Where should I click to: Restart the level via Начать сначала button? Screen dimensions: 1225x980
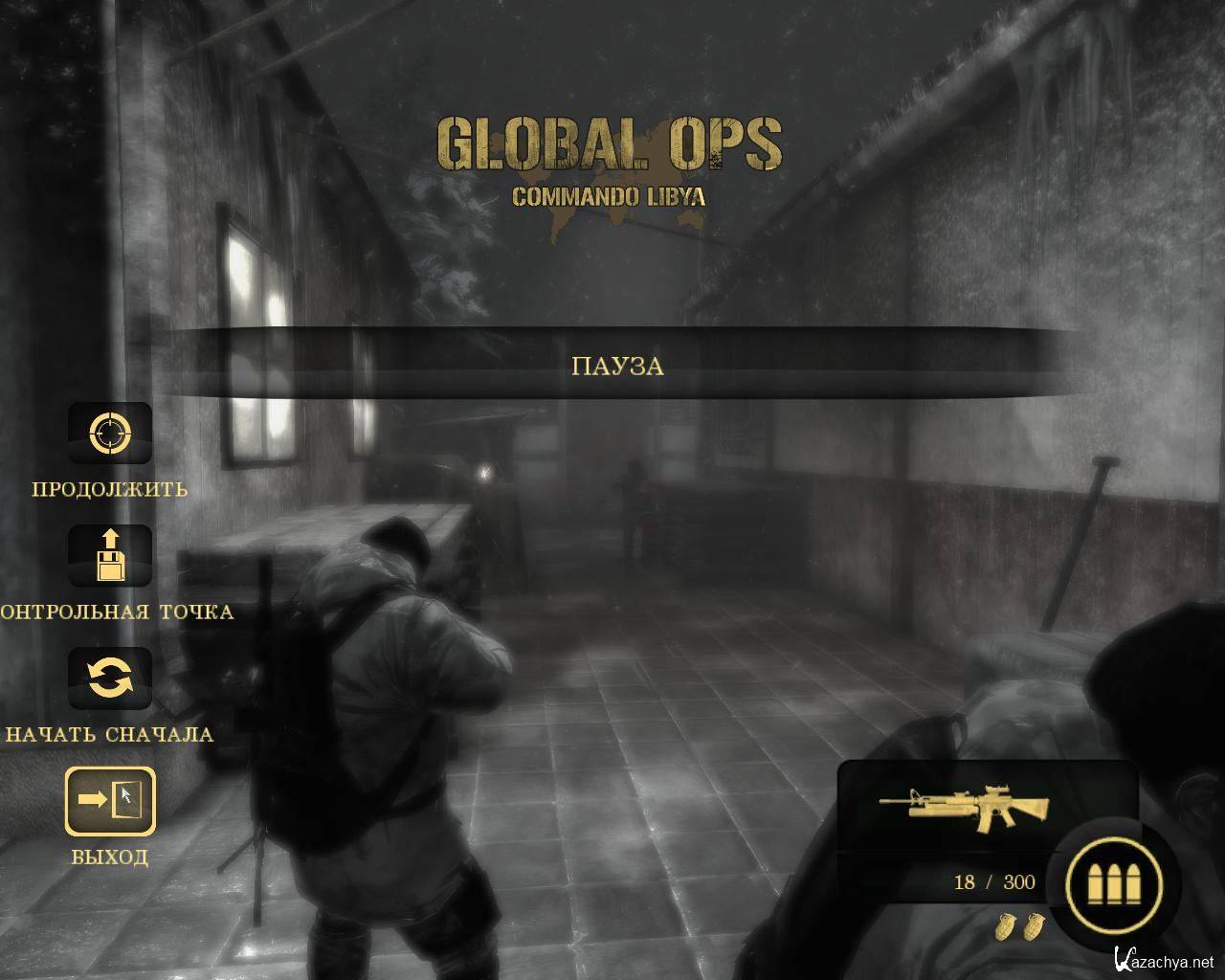(109, 679)
